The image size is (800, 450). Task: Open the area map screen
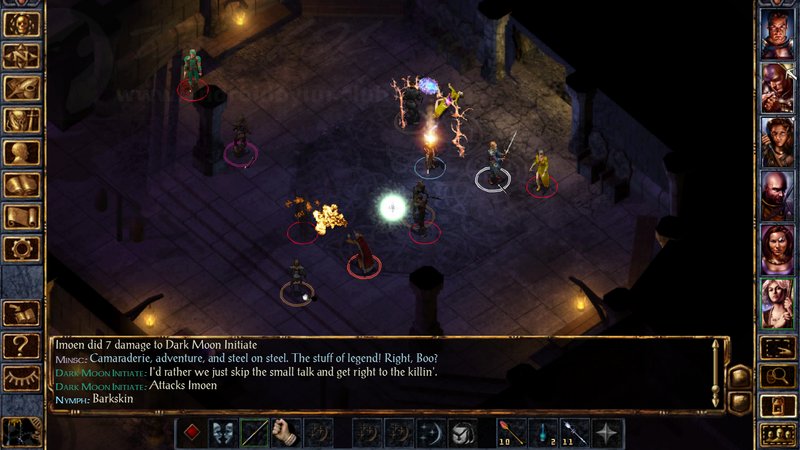[x=22, y=56]
